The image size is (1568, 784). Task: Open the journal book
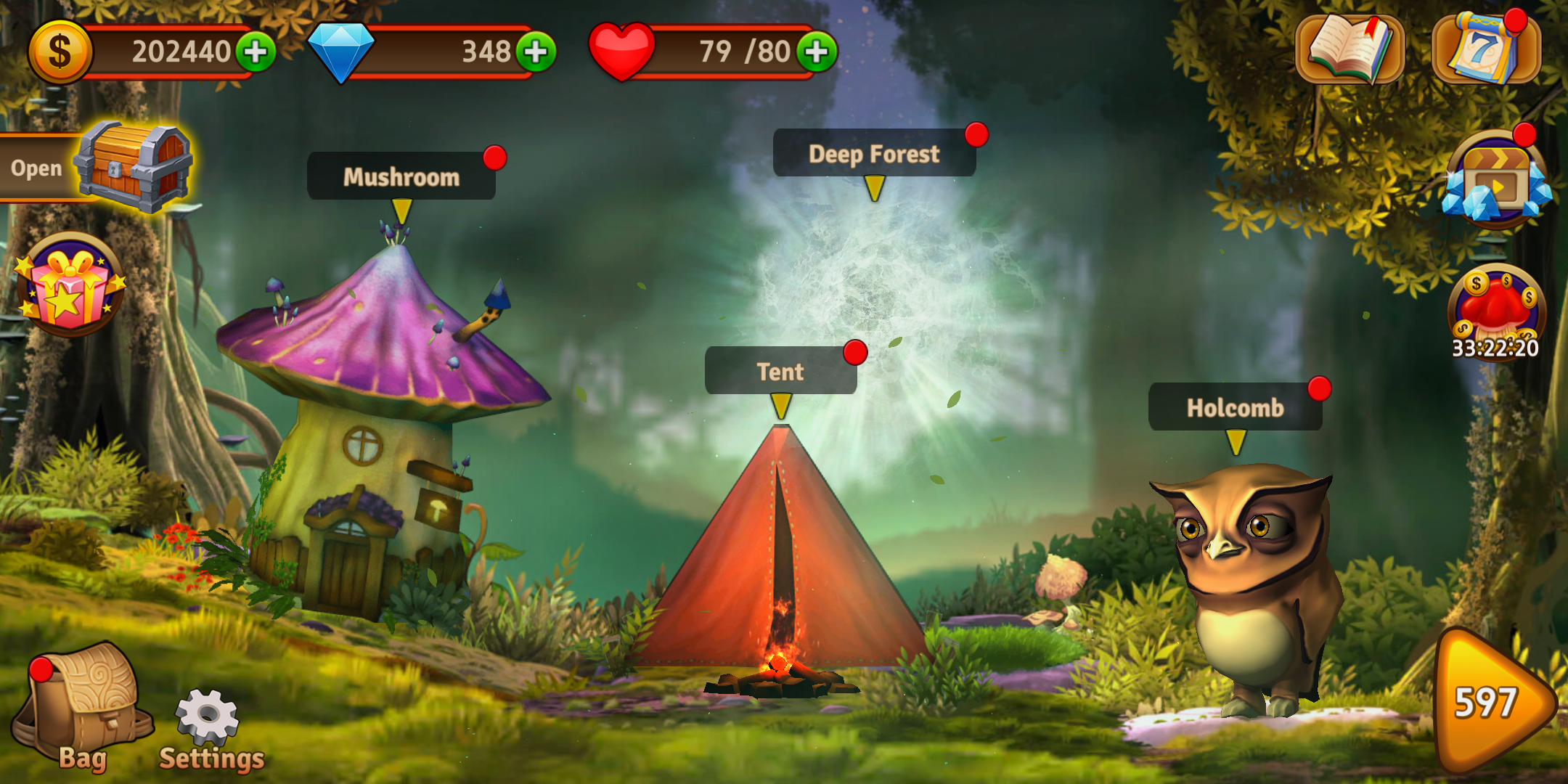[1349, 49]
